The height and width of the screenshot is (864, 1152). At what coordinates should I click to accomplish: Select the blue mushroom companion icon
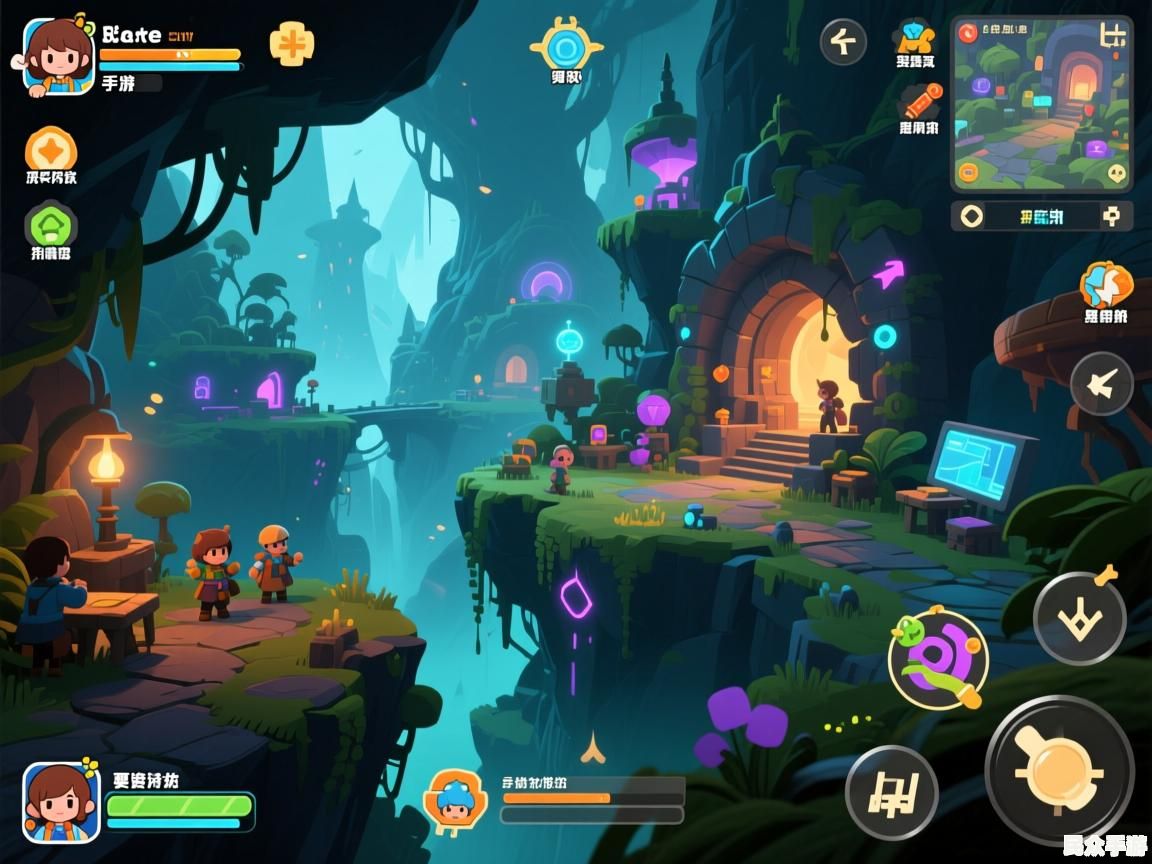[x=455, y=799]
